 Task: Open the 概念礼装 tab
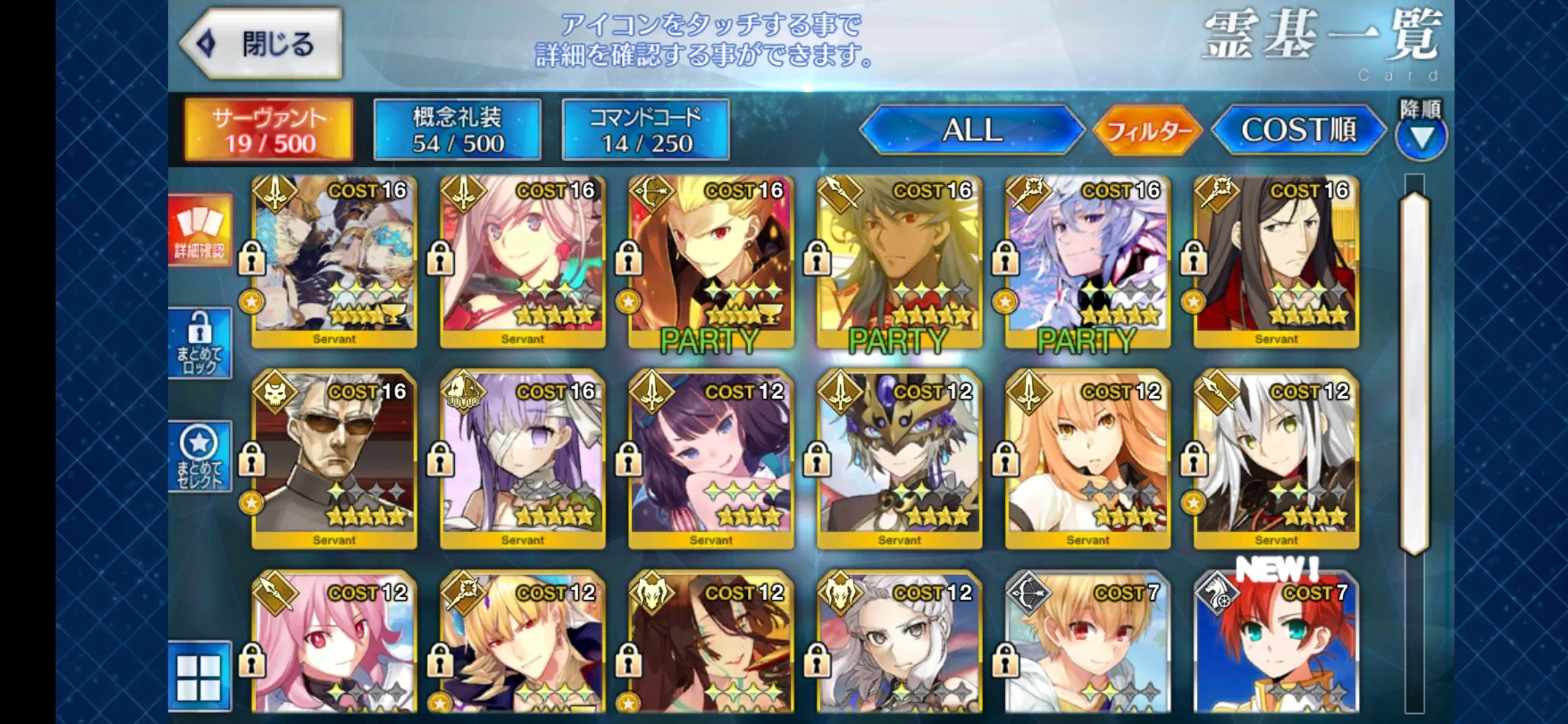click(x=458, y=130)
